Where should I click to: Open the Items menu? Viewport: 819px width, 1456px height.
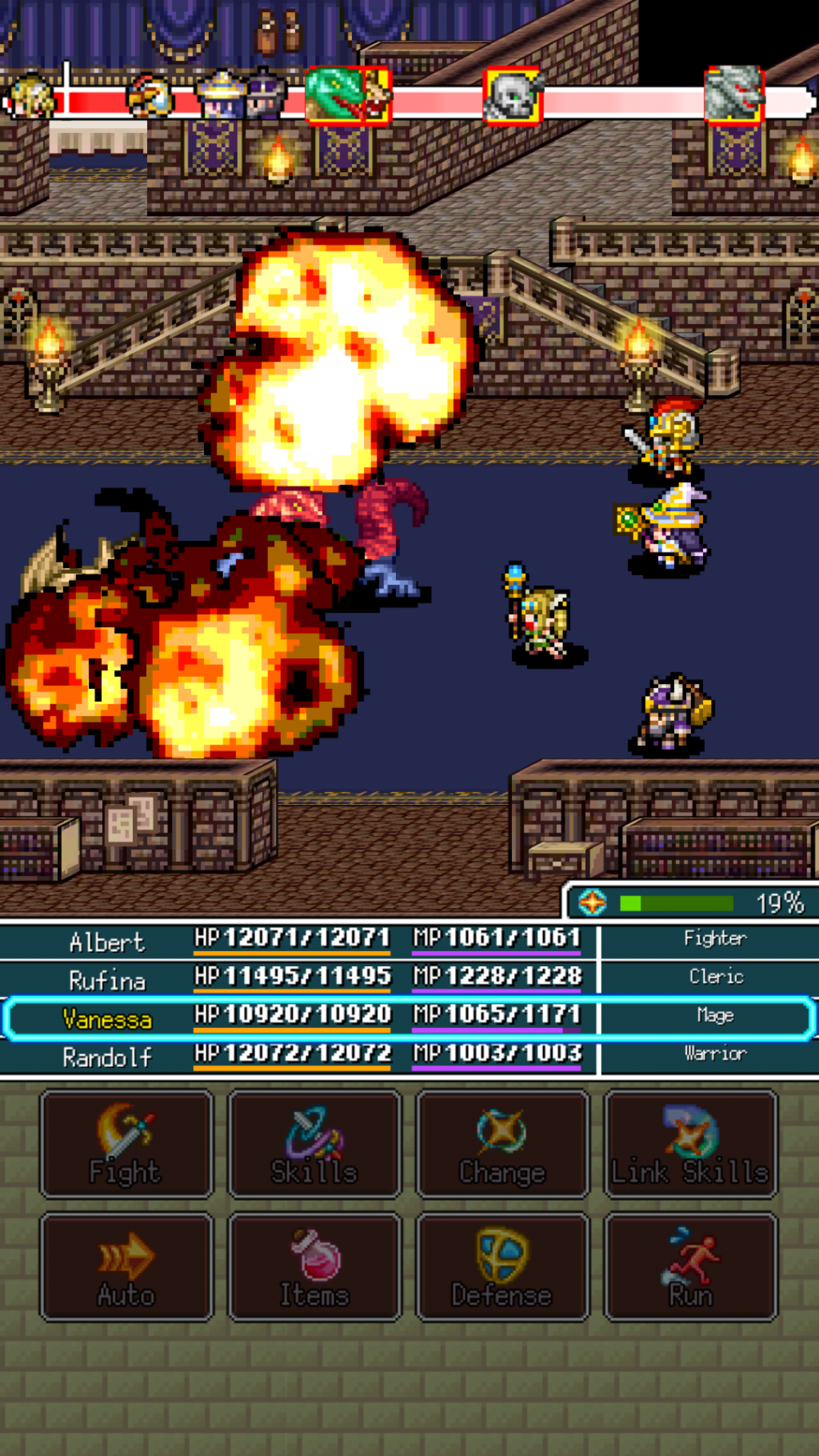coord(314,1268)
